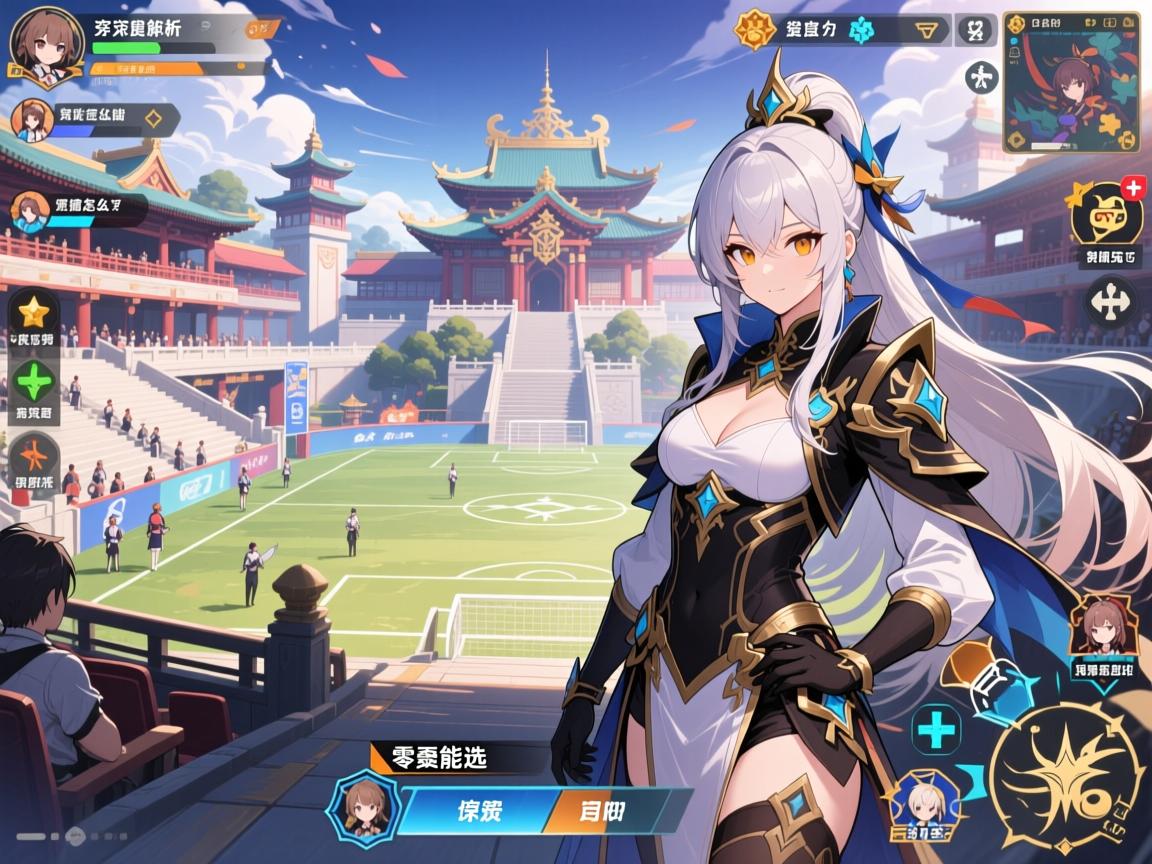Select the second party member with diamond marker
This screenshot has height=864, width=1152.
tap(32, 120)
